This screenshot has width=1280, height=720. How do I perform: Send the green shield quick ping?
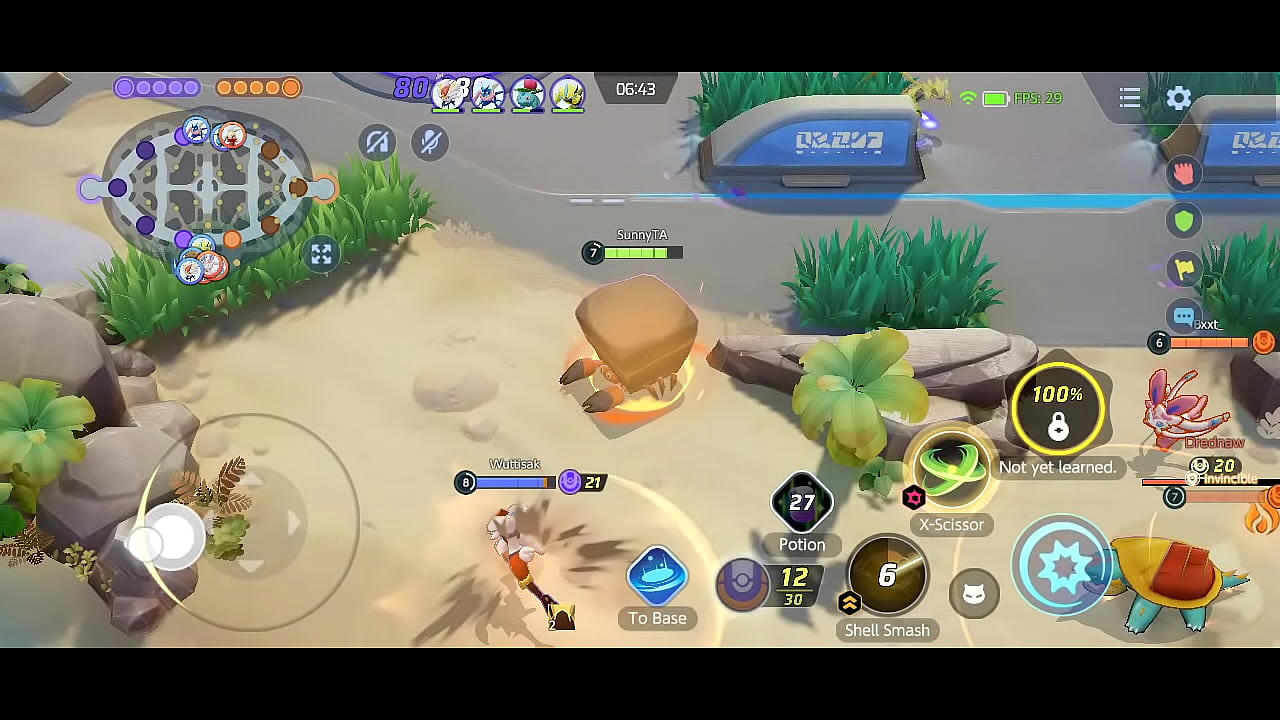(1184, 221)
